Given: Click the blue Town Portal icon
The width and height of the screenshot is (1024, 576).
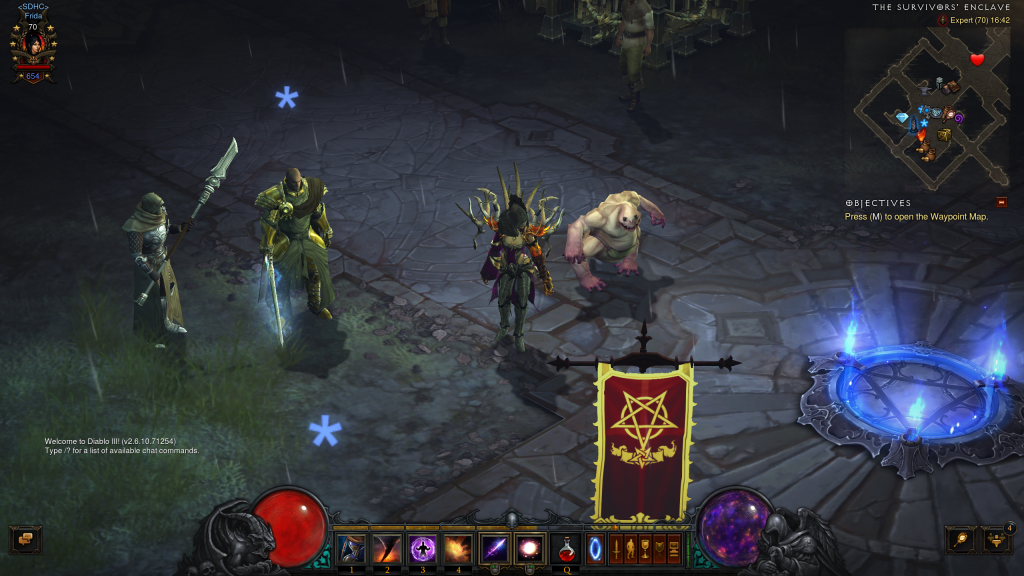Looking at the screenshot, I should (595, 549).
